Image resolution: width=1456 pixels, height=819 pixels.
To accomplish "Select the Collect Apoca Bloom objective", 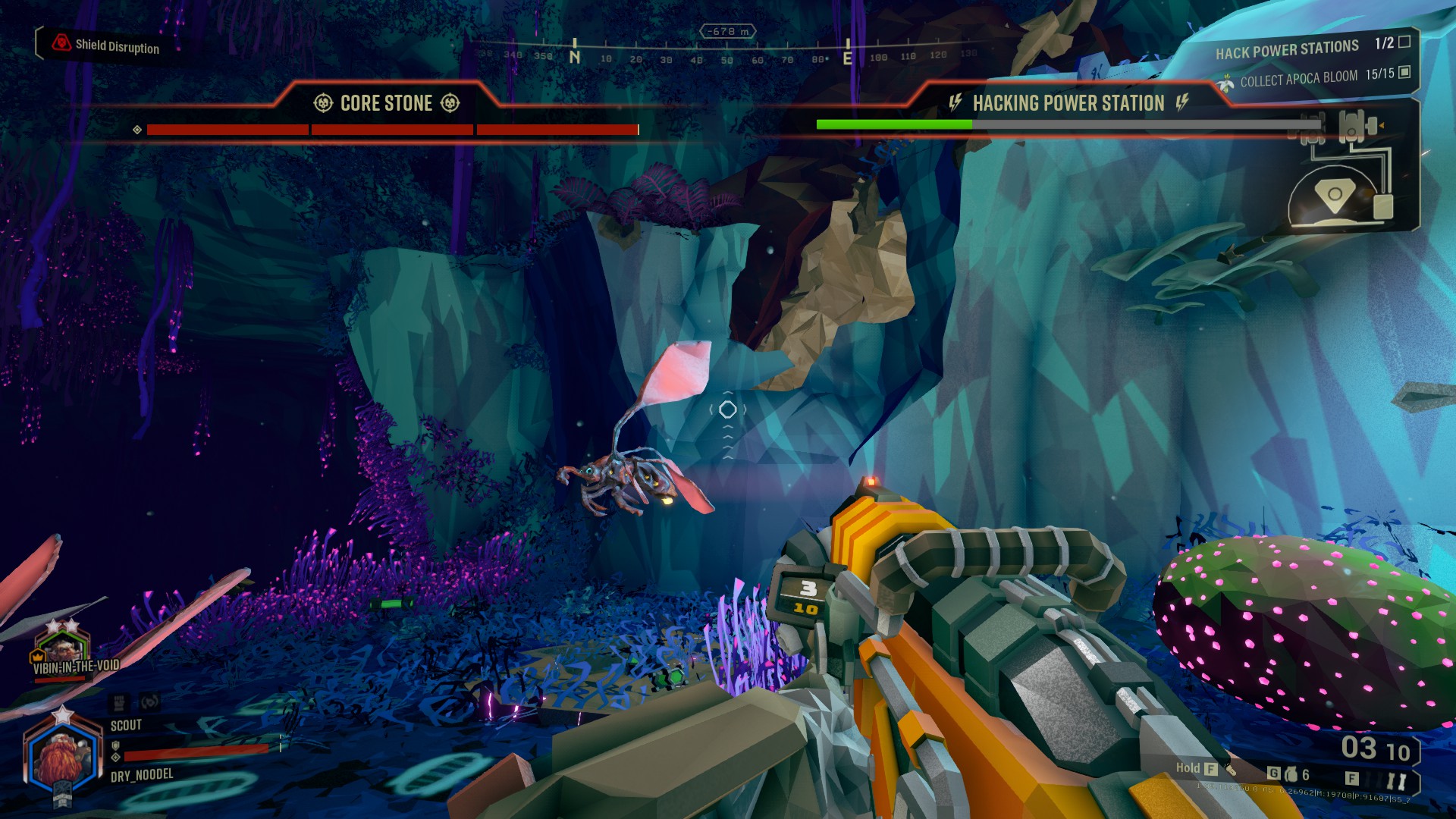I will 1298,77.
